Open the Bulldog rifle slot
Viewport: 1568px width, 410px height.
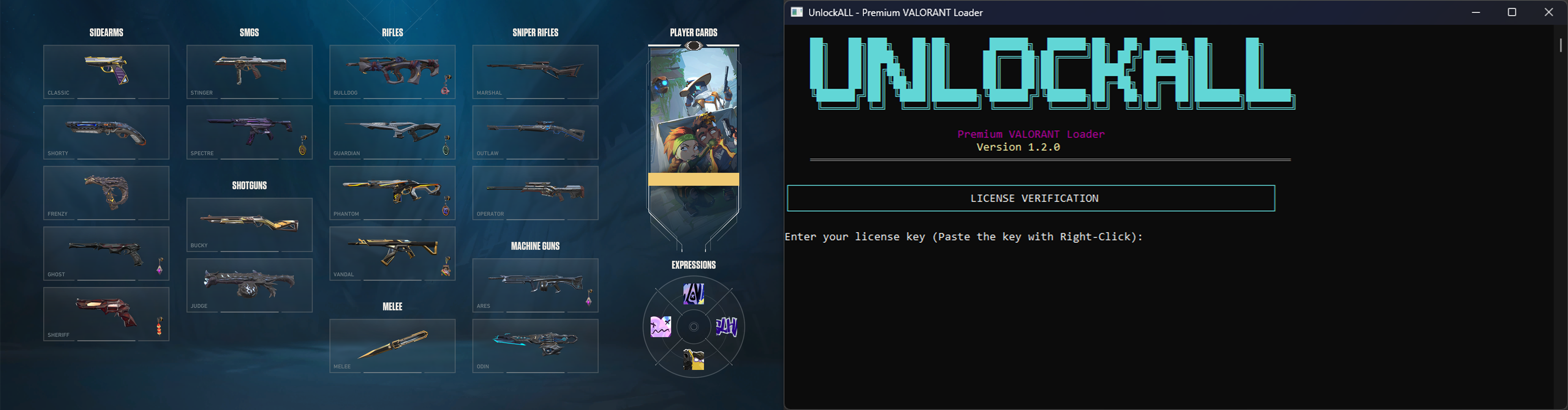tap(392, 71)
